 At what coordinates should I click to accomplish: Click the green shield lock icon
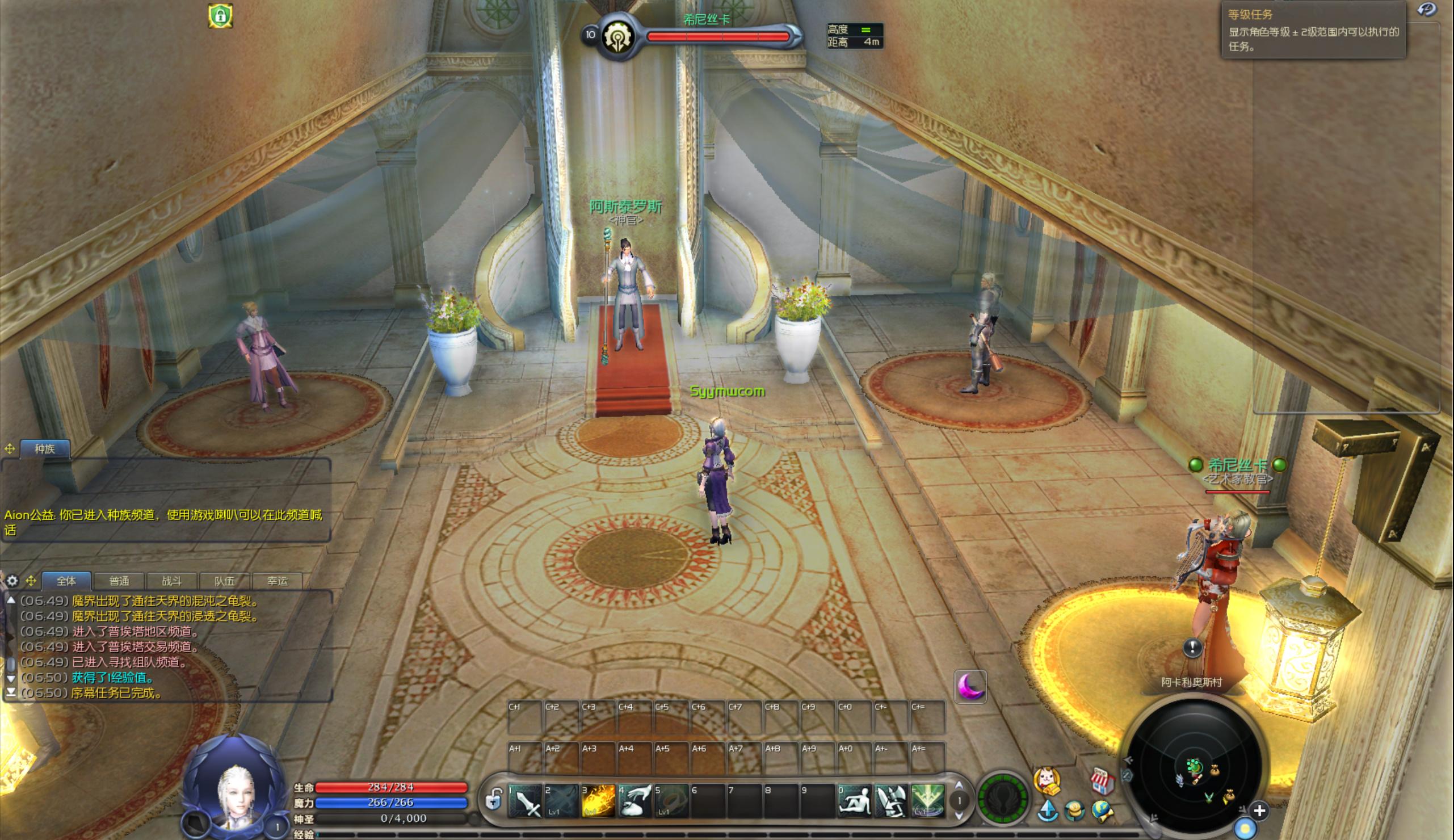coord(220,15)
